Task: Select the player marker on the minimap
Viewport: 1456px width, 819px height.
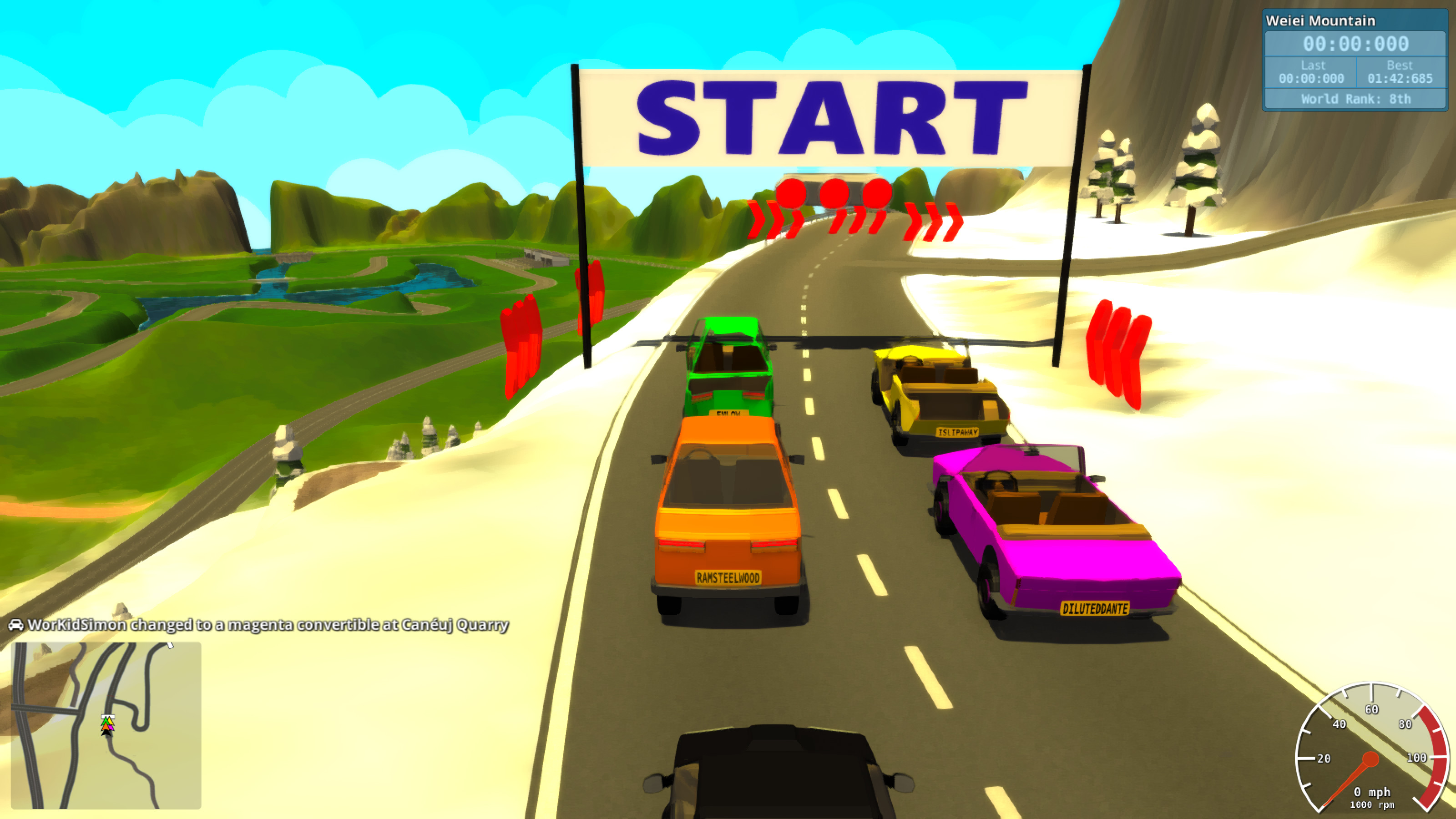Action: (107, 733)
